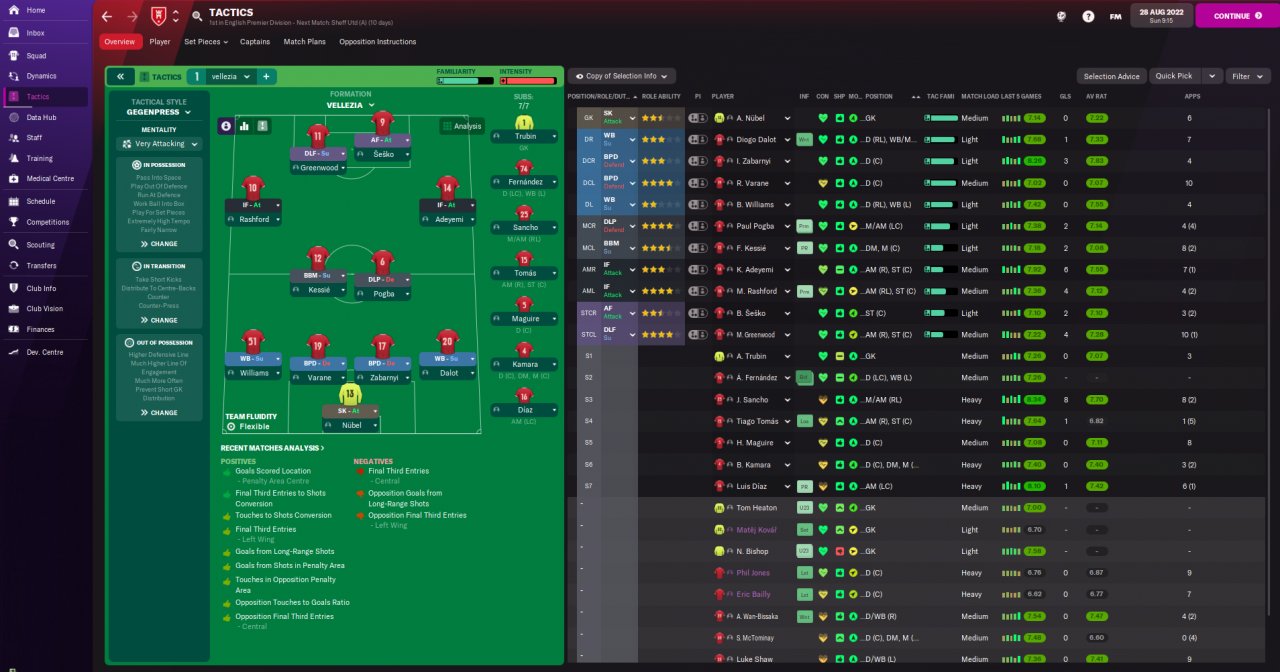
Task: Go to the Squad screen
Action: pos(36,55)
